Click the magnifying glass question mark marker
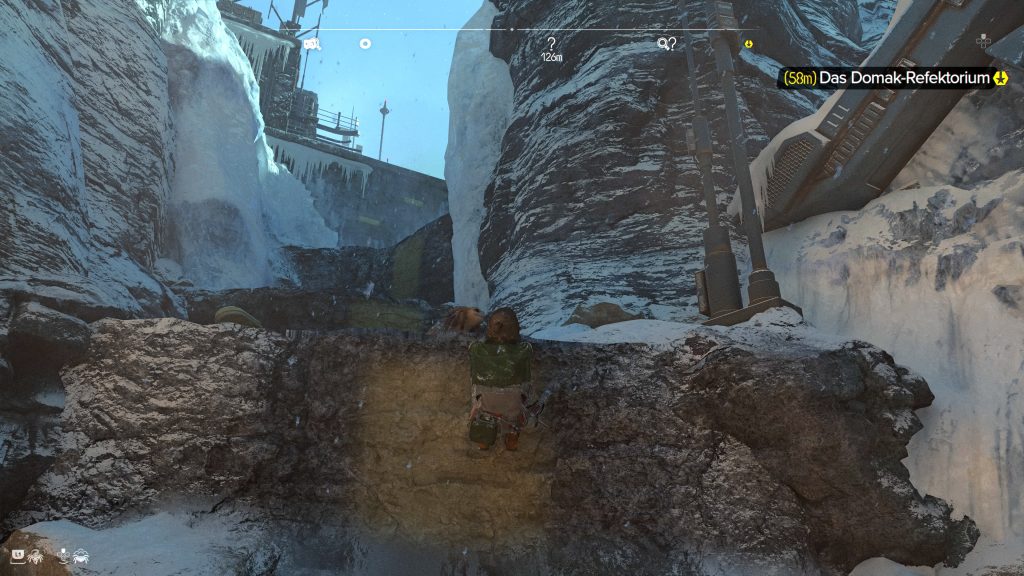The height and width of the screenshot is (576, 1024). [x=666, y=44]
